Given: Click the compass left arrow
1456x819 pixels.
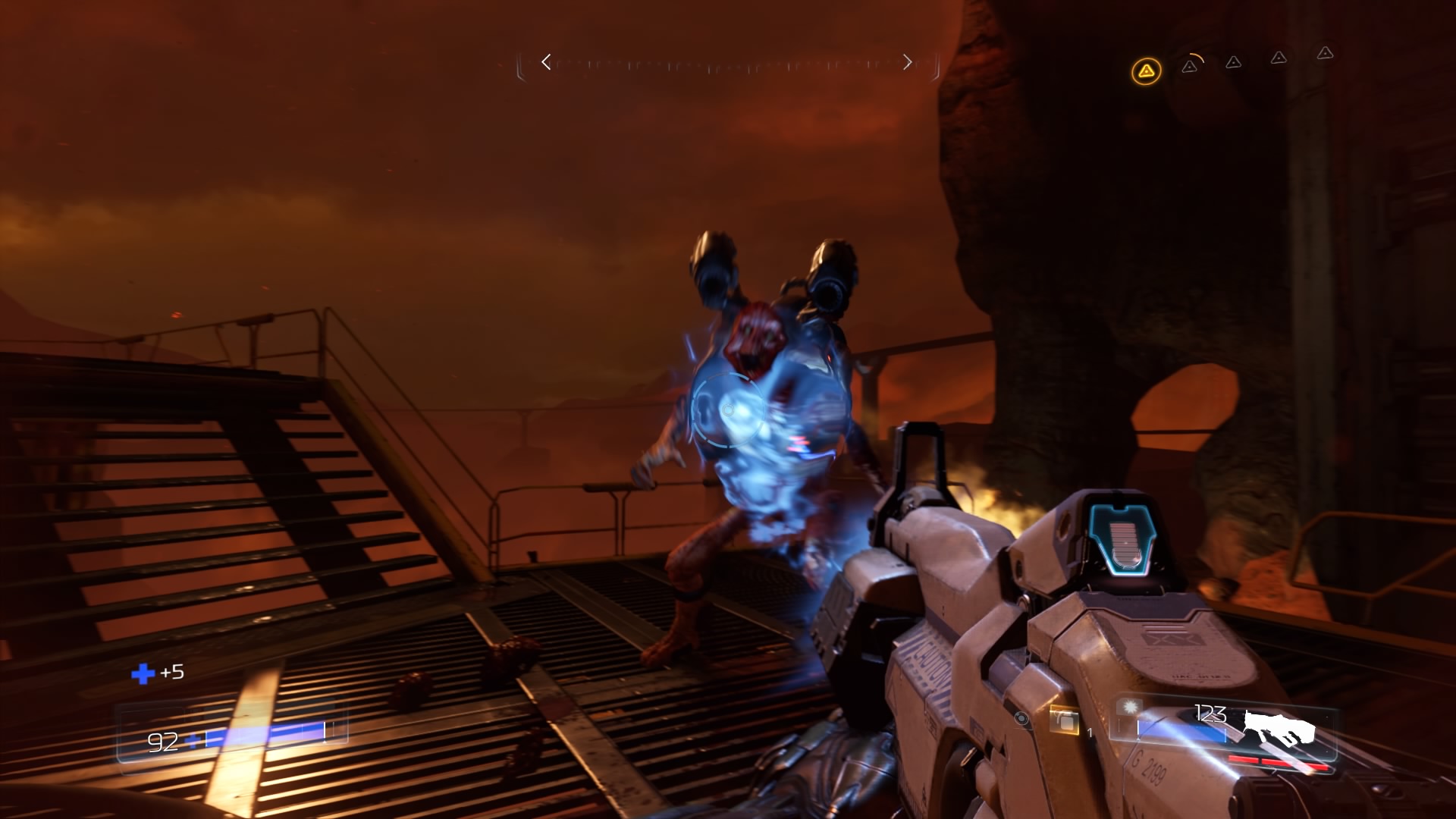Looking at the screenshot, I should (x=546, y=62).
